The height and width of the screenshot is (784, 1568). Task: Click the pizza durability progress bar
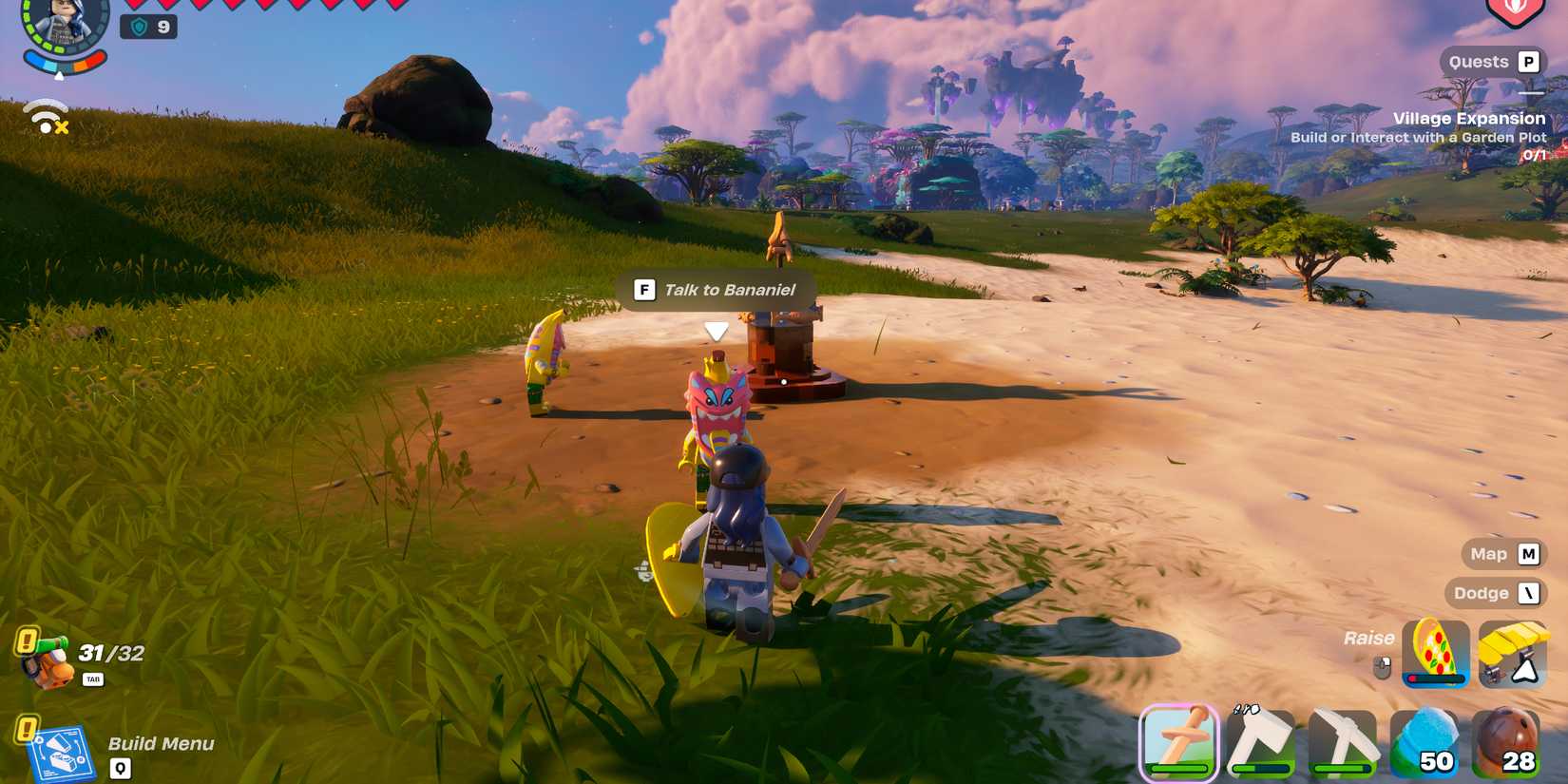[1433, 679]
